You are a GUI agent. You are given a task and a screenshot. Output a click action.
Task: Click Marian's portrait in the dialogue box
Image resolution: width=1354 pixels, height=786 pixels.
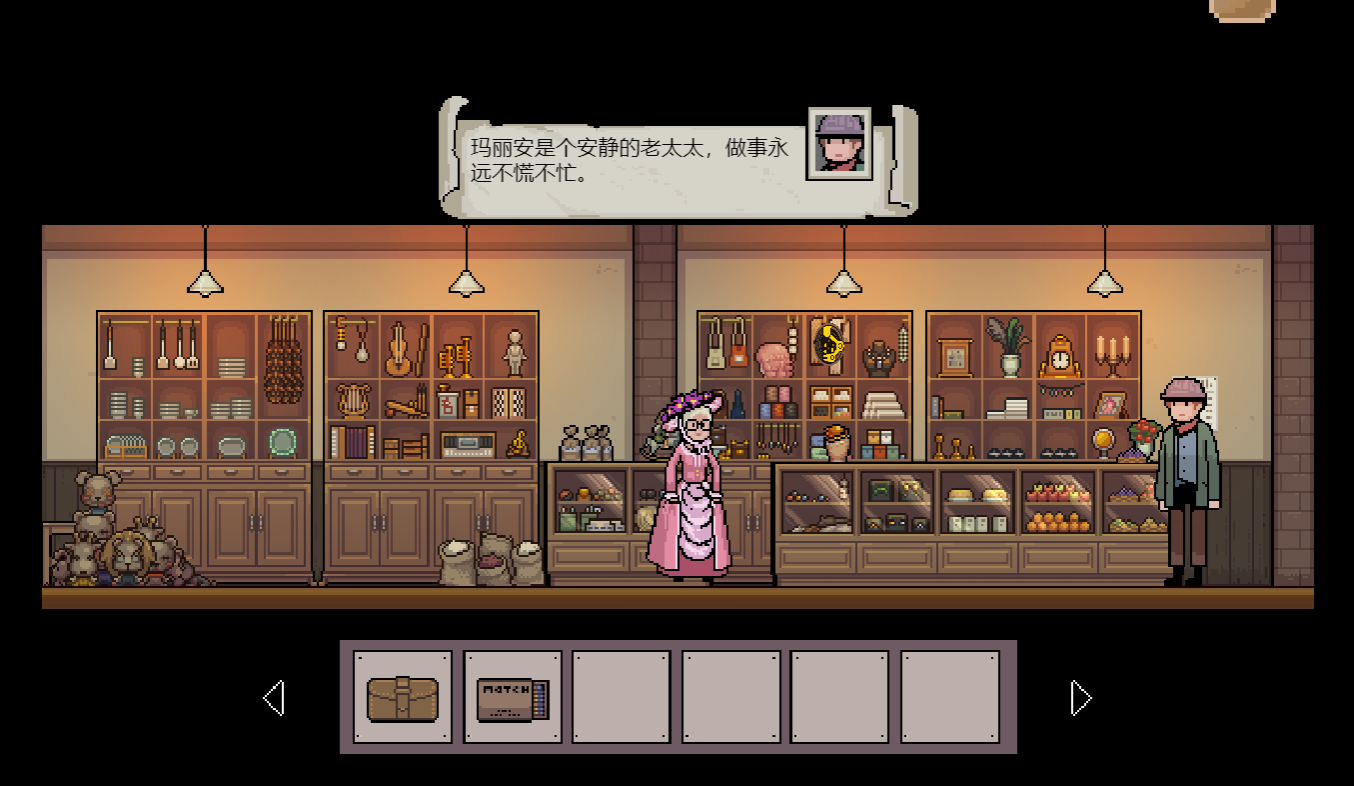tap(838, 144)
